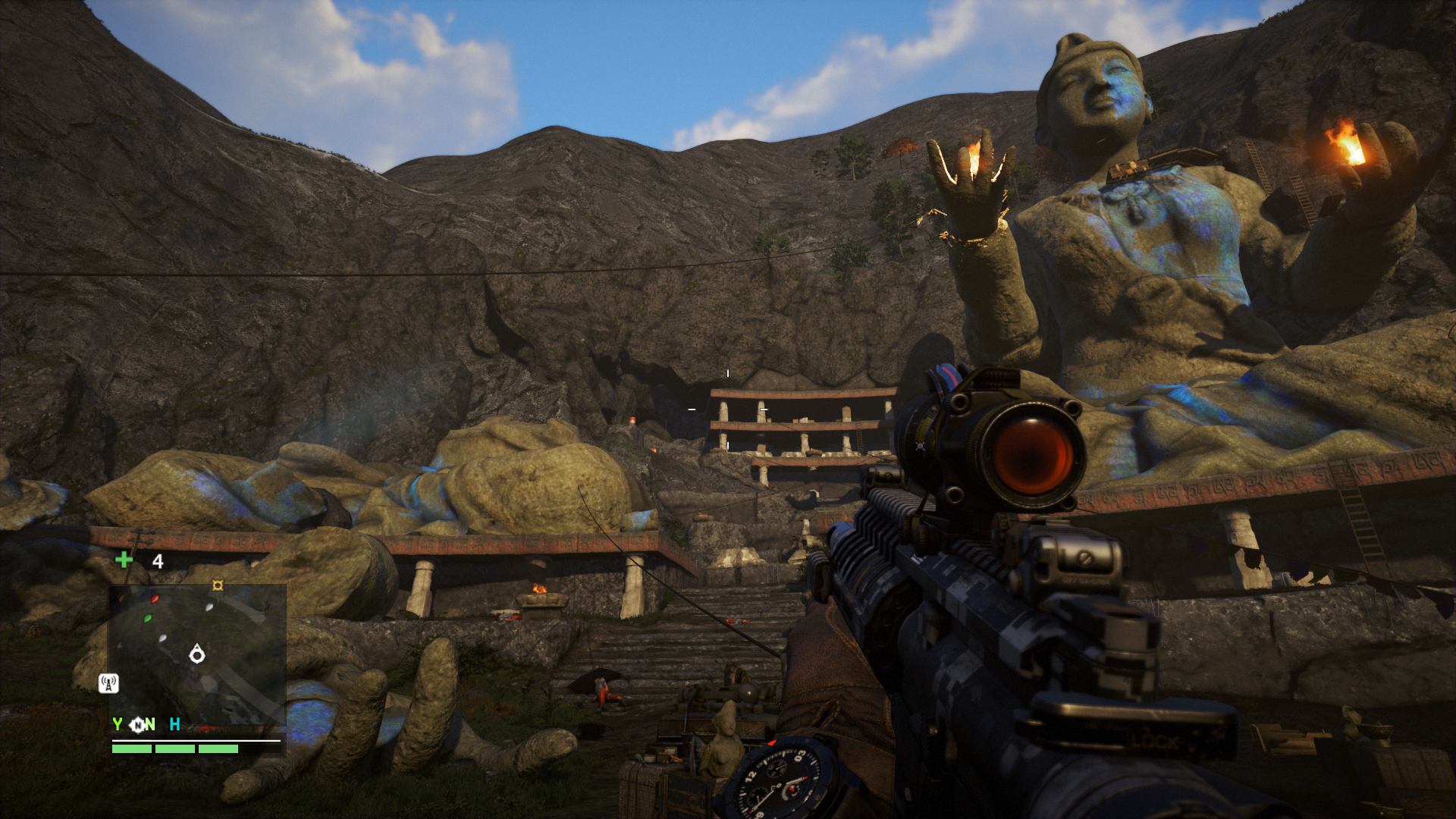Click the white player arrow on minimap
1456x819 pixels.
point(197,654)
